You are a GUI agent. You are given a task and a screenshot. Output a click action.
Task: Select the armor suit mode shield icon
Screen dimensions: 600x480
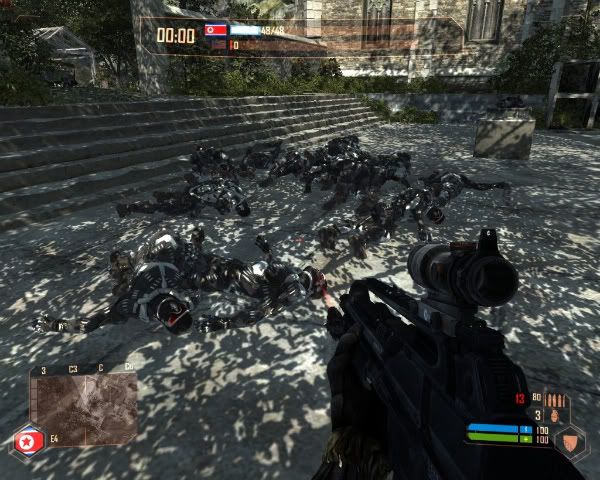pos(569,438)
